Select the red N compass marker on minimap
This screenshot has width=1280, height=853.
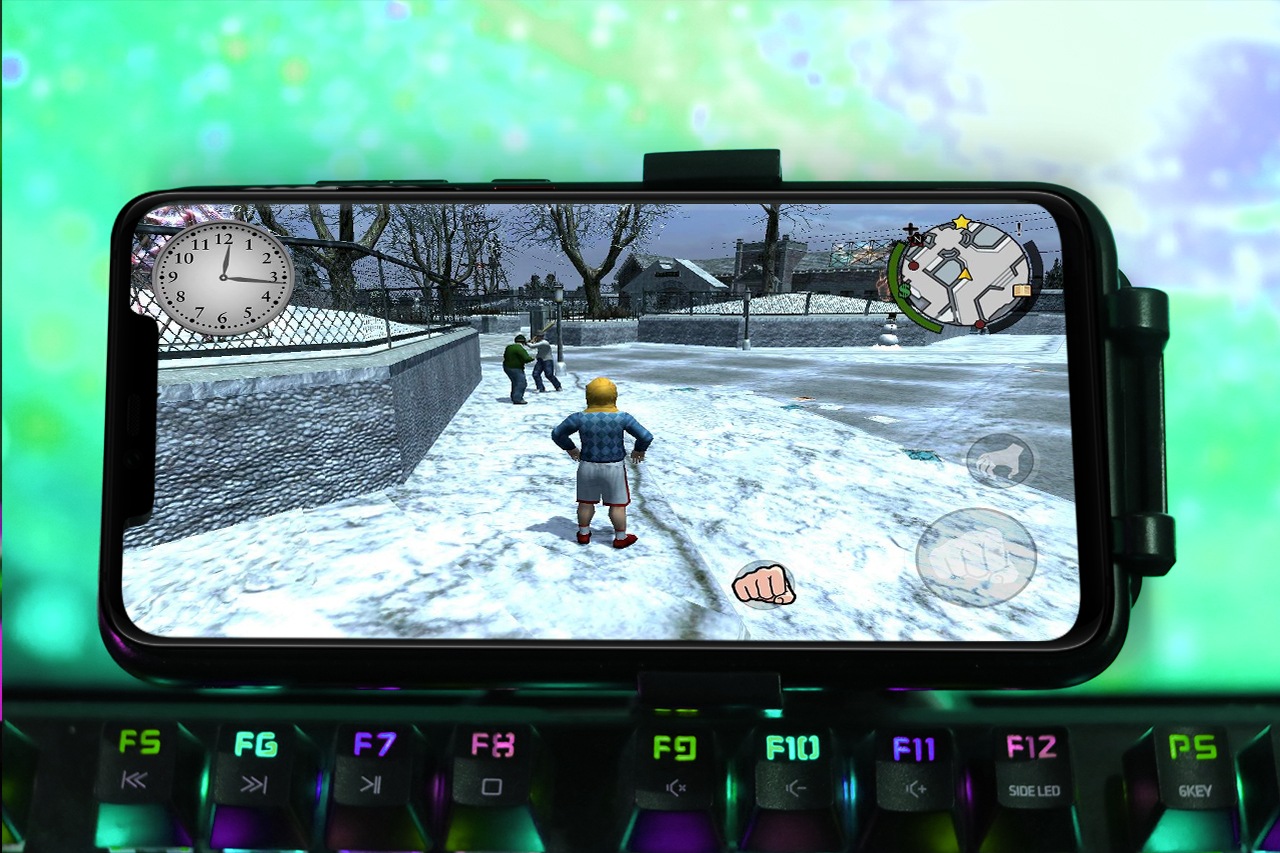(918, 239)
